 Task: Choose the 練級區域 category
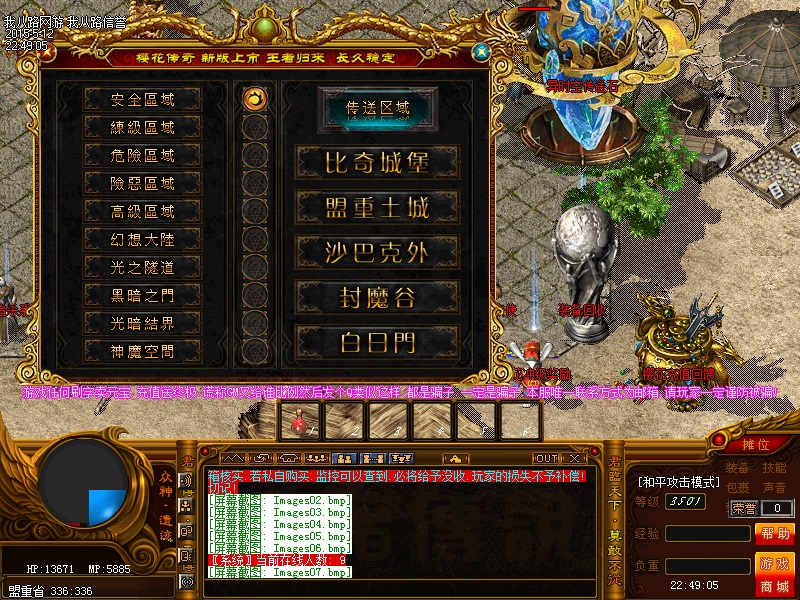click(142, 128)
